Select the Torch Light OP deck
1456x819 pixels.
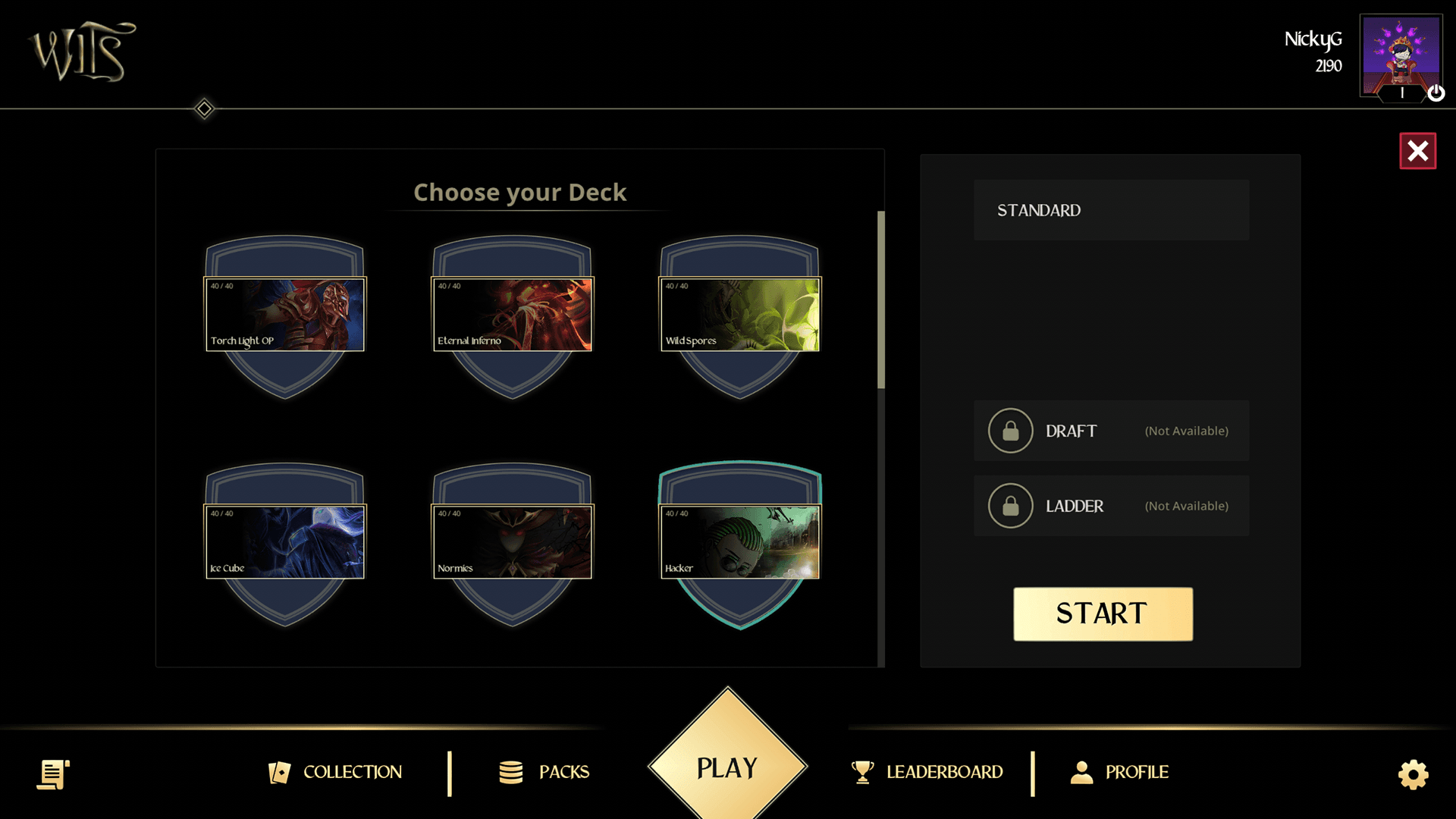click(x=285, y=314)
